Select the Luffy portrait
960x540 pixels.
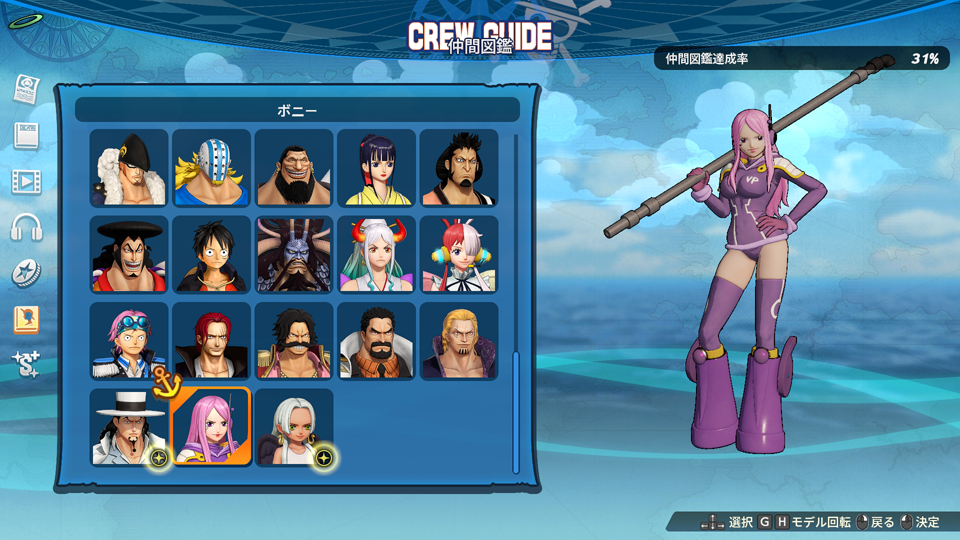pos(211,254)
